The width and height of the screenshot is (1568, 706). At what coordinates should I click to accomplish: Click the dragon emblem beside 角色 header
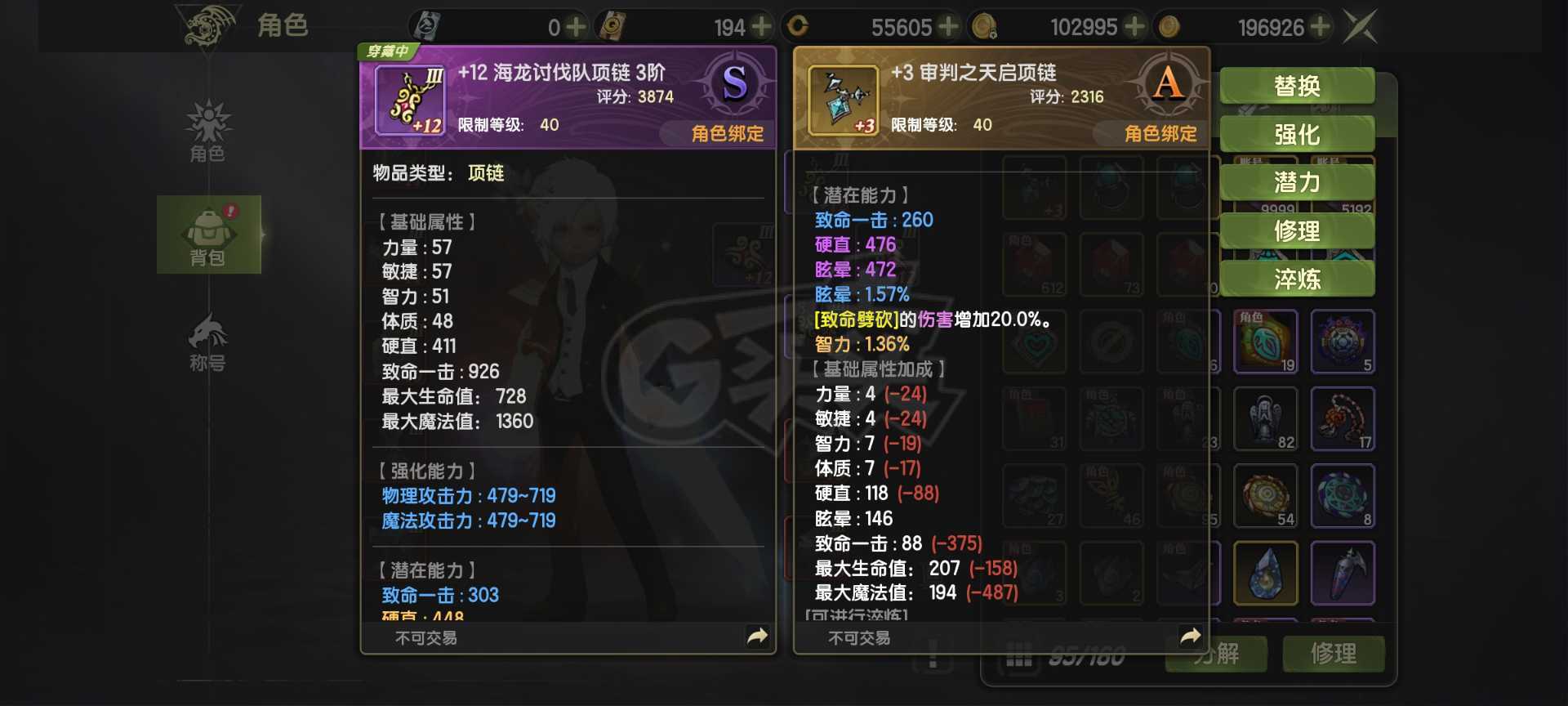(x=207, y=26)
